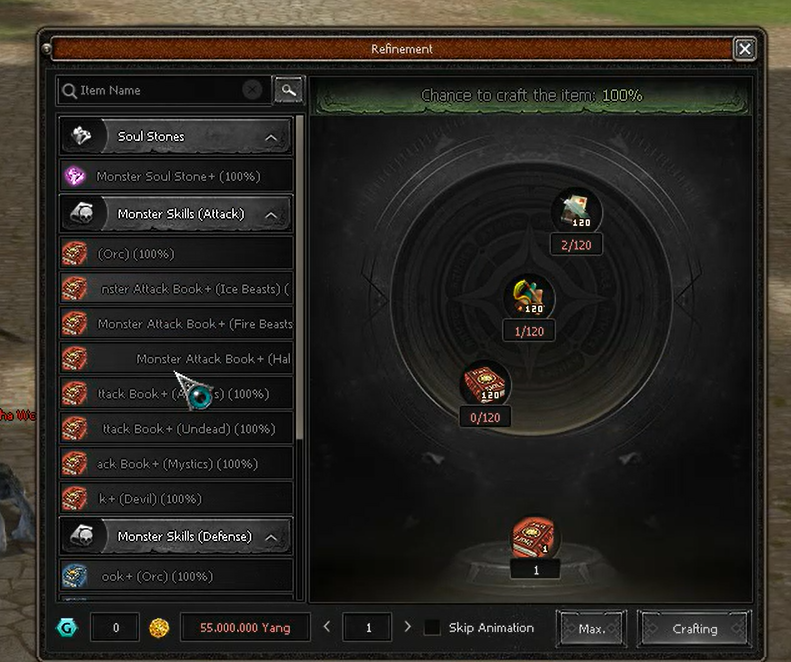Start crafting with the Crafting button
Viewport: 791px width, 662px height.
pyautogui.click(x=694, y=629)
